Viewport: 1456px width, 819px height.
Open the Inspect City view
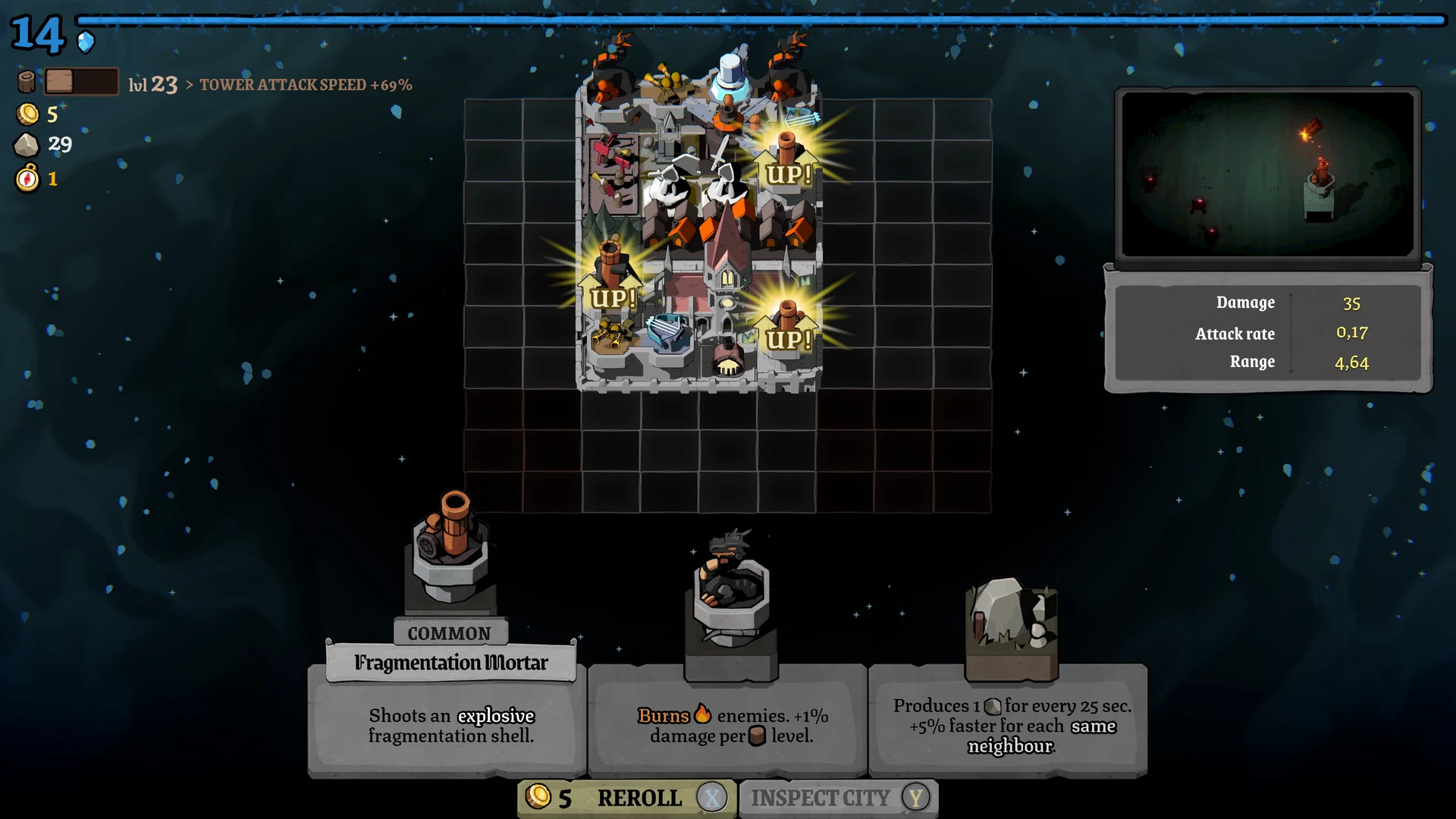(838, 798)
